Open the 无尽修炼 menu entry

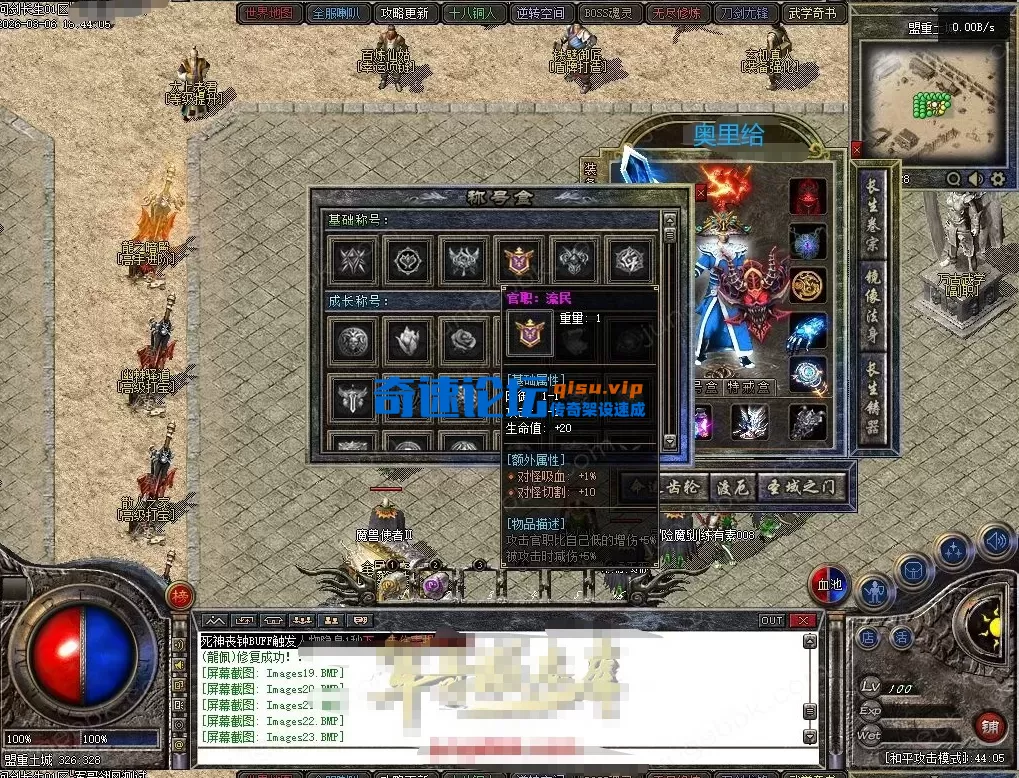(675, 13)
